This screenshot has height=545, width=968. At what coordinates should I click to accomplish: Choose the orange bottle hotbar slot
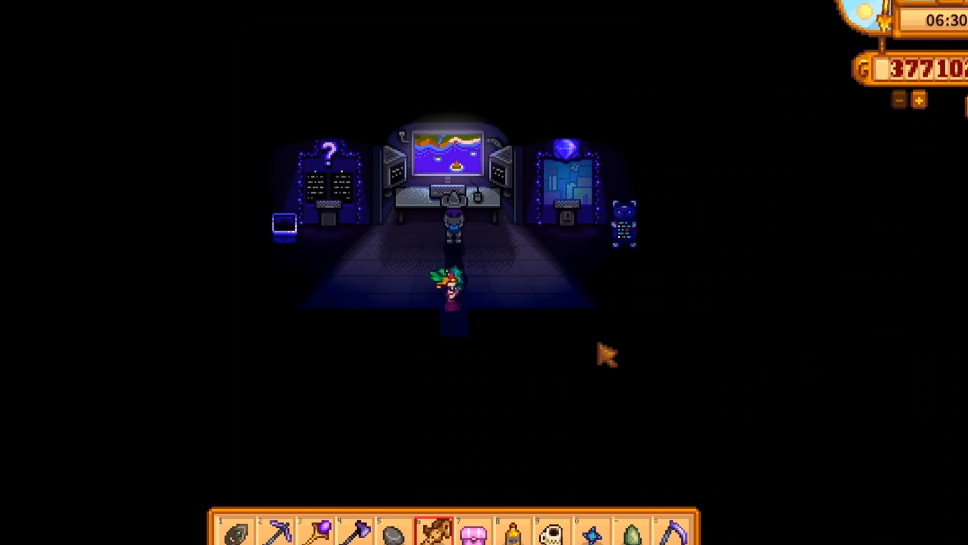[x=513, y=533]
